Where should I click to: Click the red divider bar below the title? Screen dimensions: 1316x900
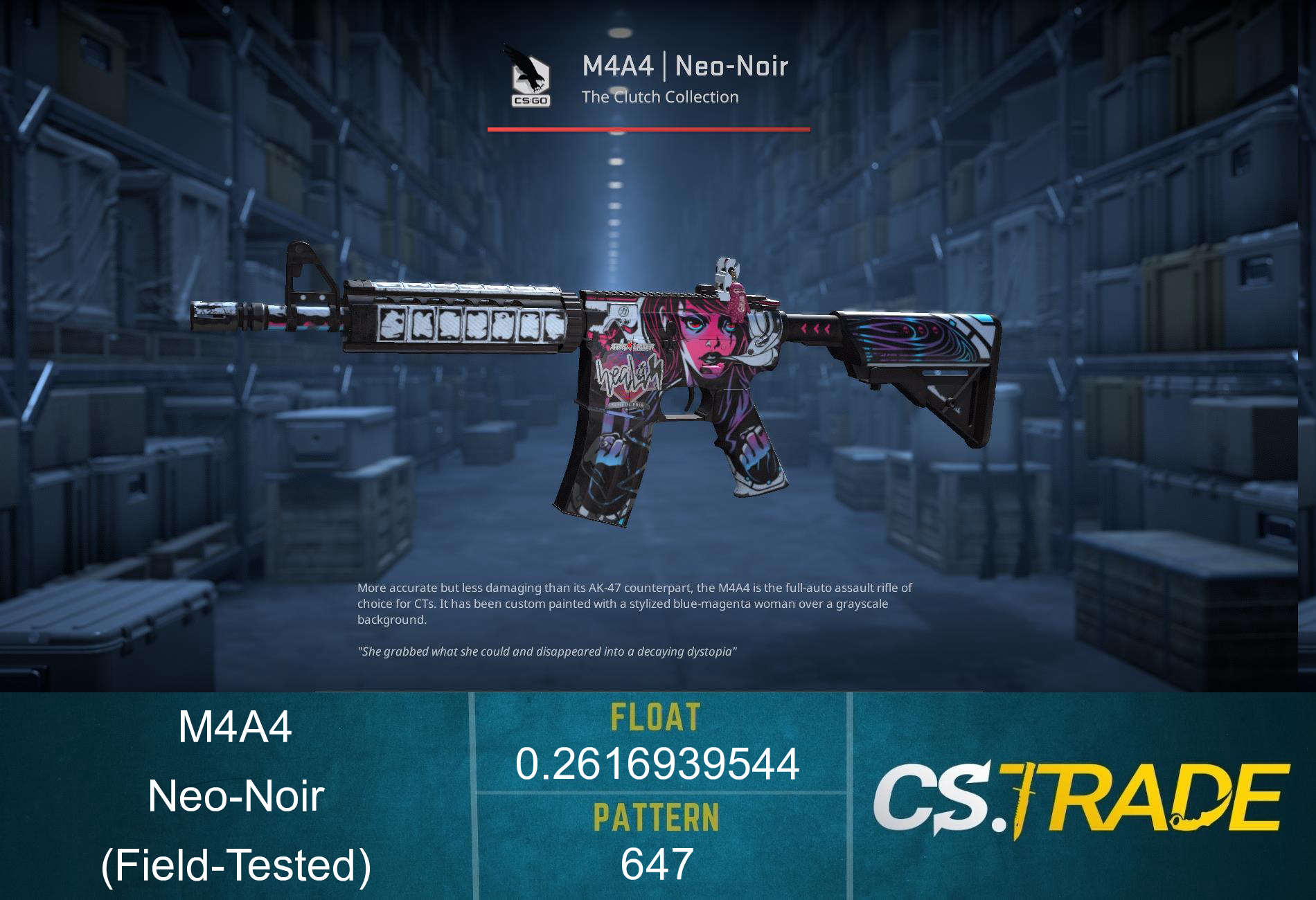pyautogui.click(x=649, y=128)
